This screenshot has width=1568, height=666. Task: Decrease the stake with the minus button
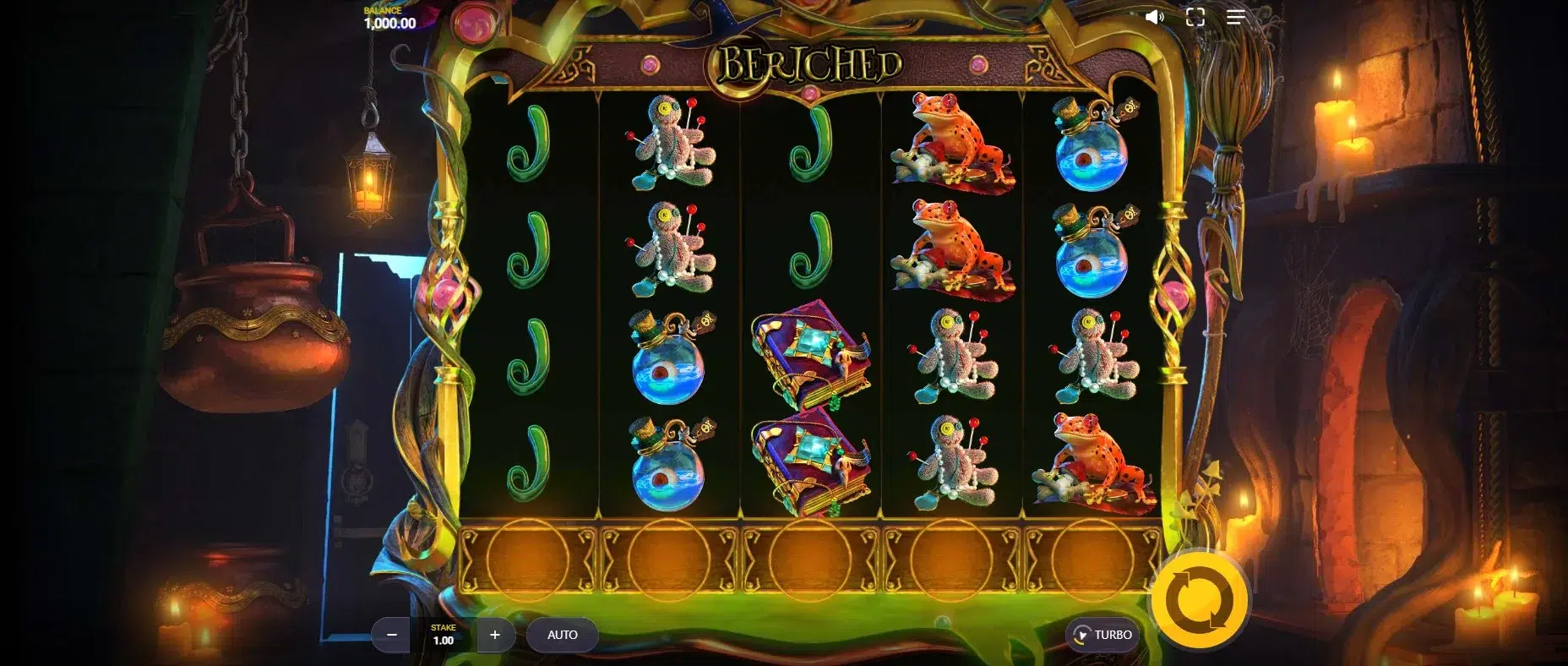click(x=392, y=635)
